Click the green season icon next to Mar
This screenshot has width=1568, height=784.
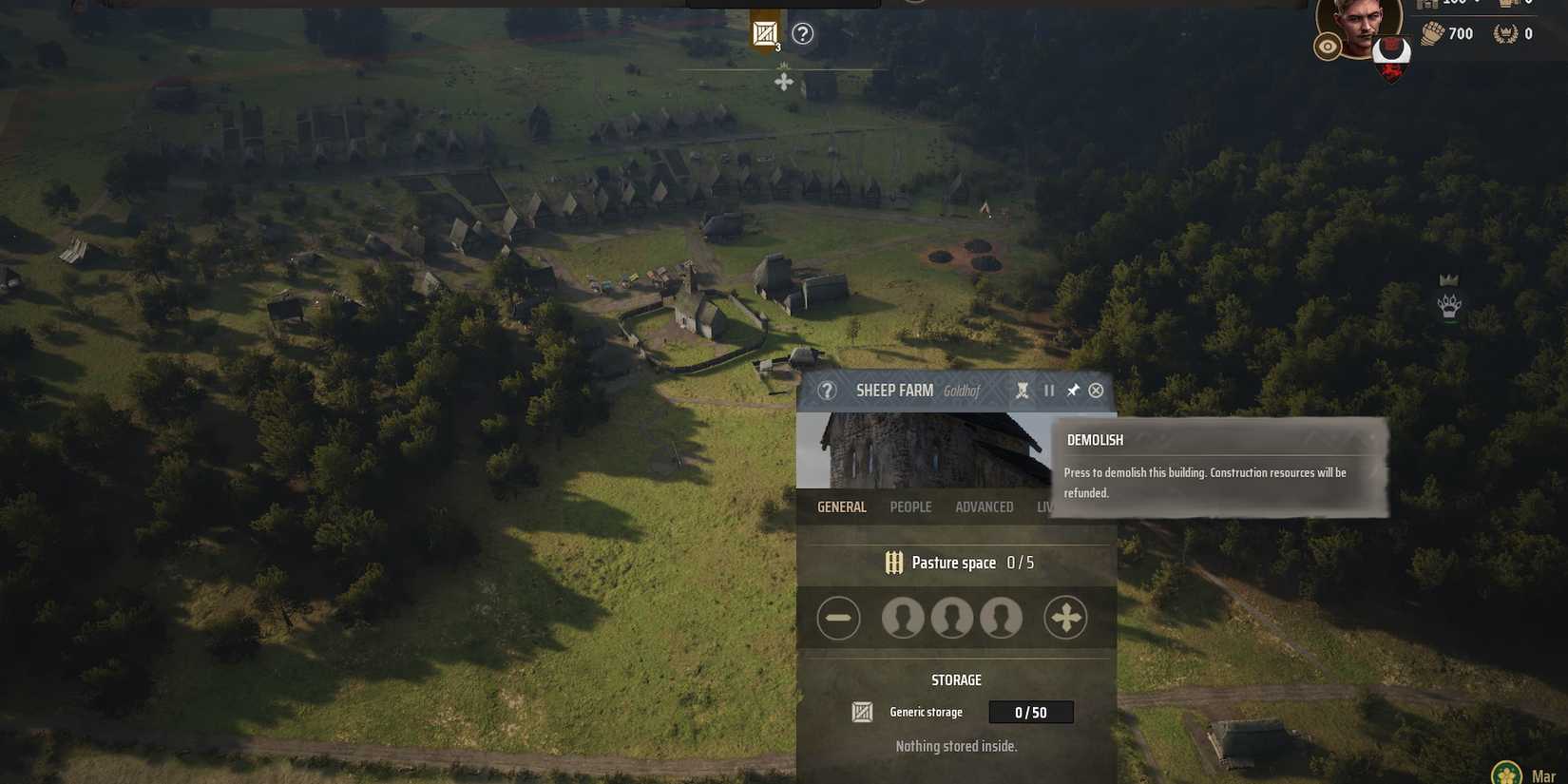pos(1507,770)
